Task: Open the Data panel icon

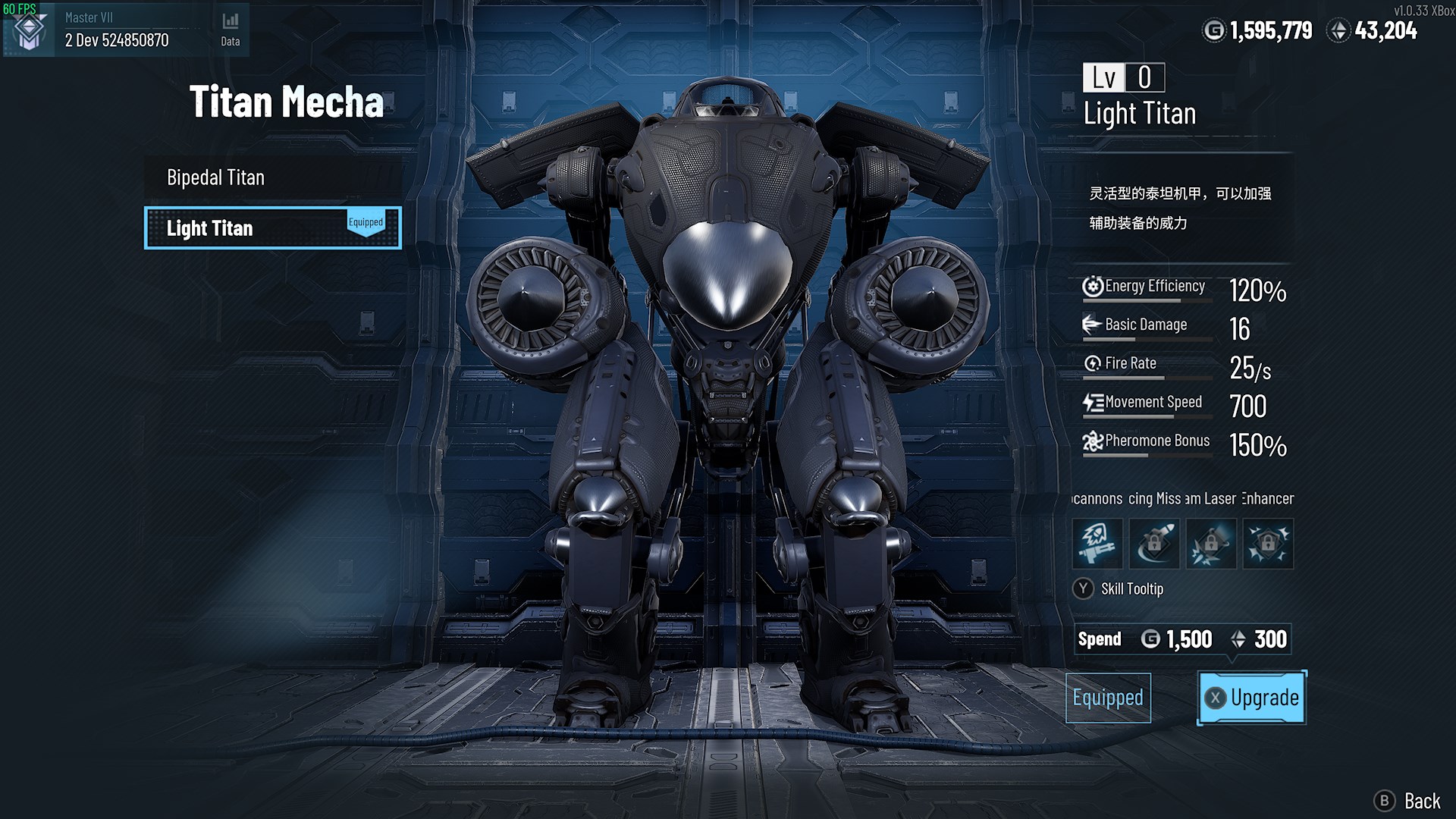Action: [229, 23]
